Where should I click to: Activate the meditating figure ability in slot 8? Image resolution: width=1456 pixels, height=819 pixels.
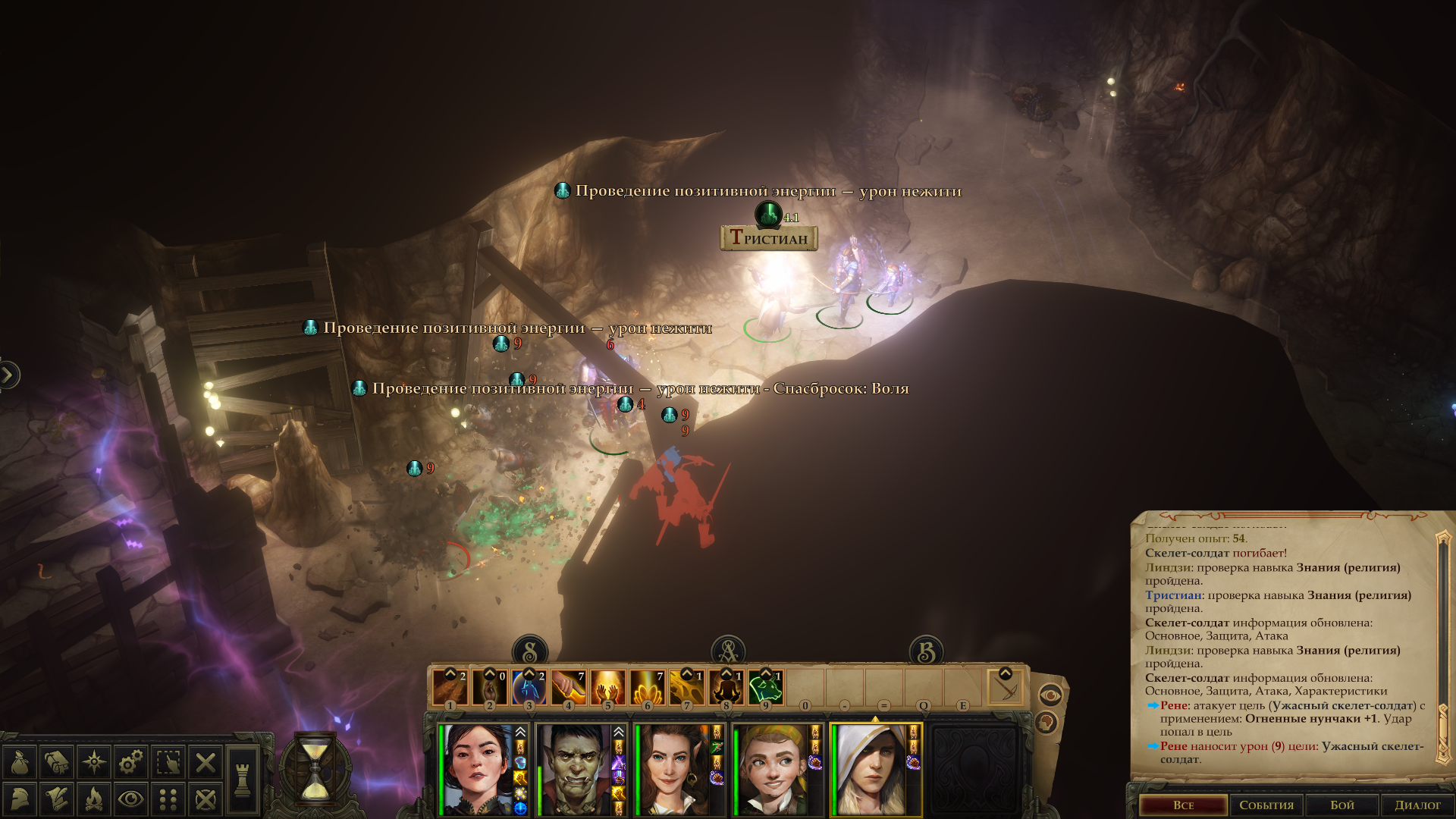point(726,688)
